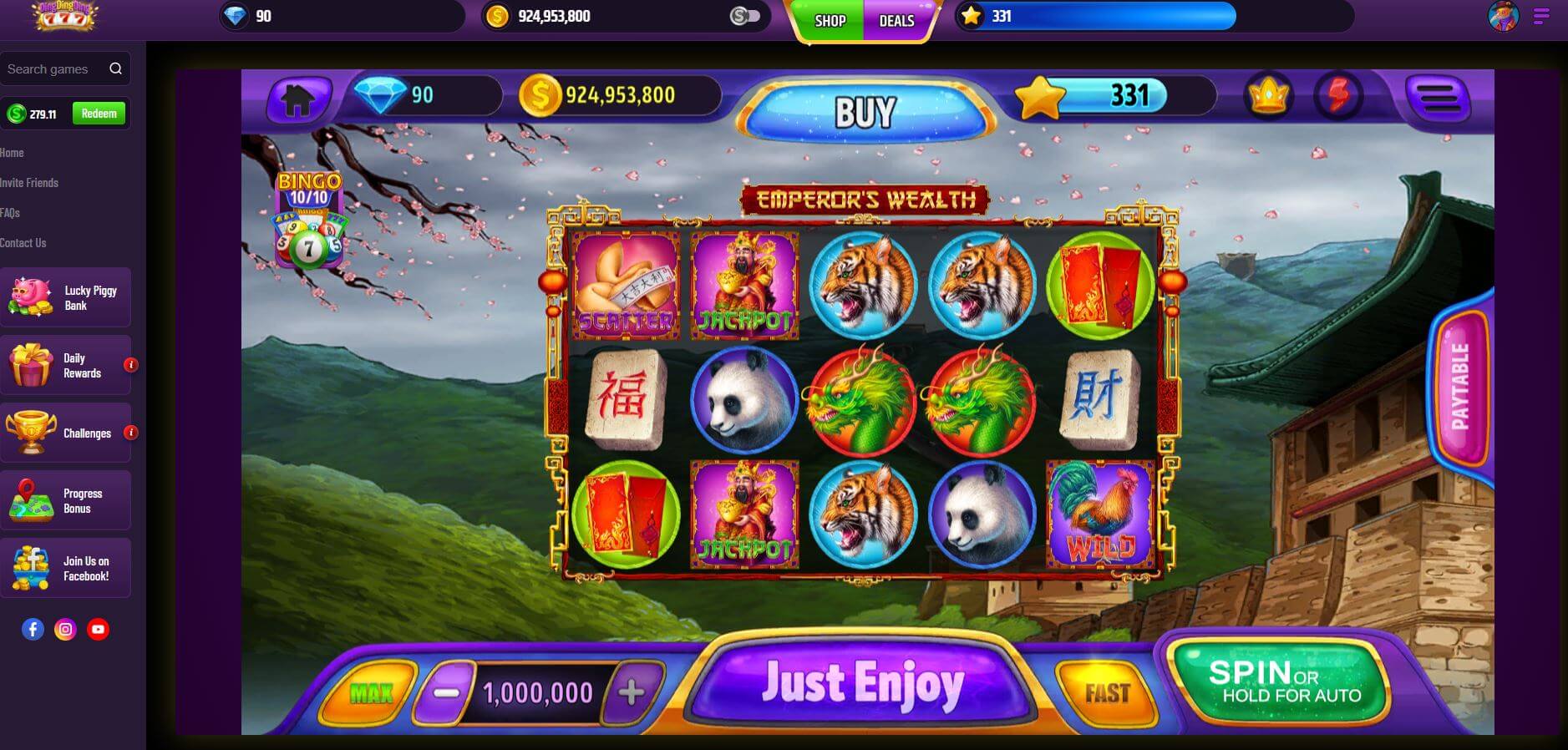This screenshot has height=750, width=1568.
Task: Toggle the currency switch beside coin balance
Action: pos(743,15)
